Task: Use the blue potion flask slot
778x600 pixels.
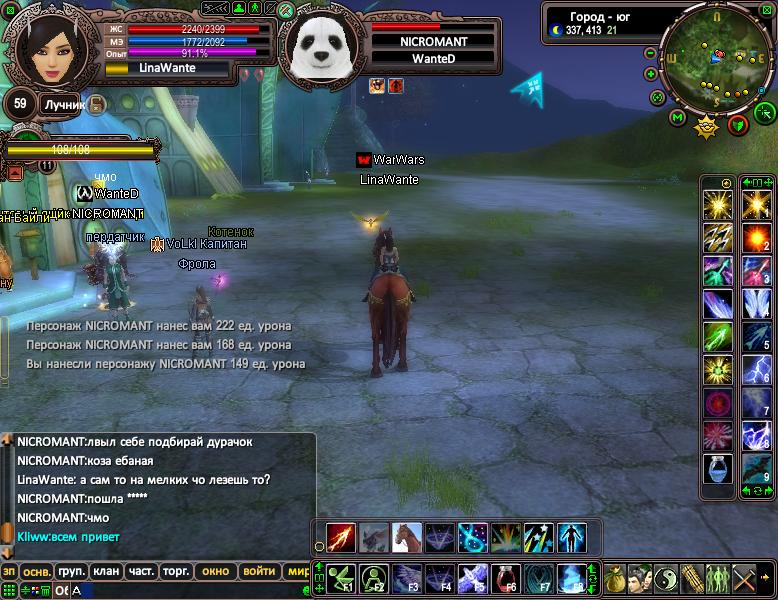Action: coord(717,467)
